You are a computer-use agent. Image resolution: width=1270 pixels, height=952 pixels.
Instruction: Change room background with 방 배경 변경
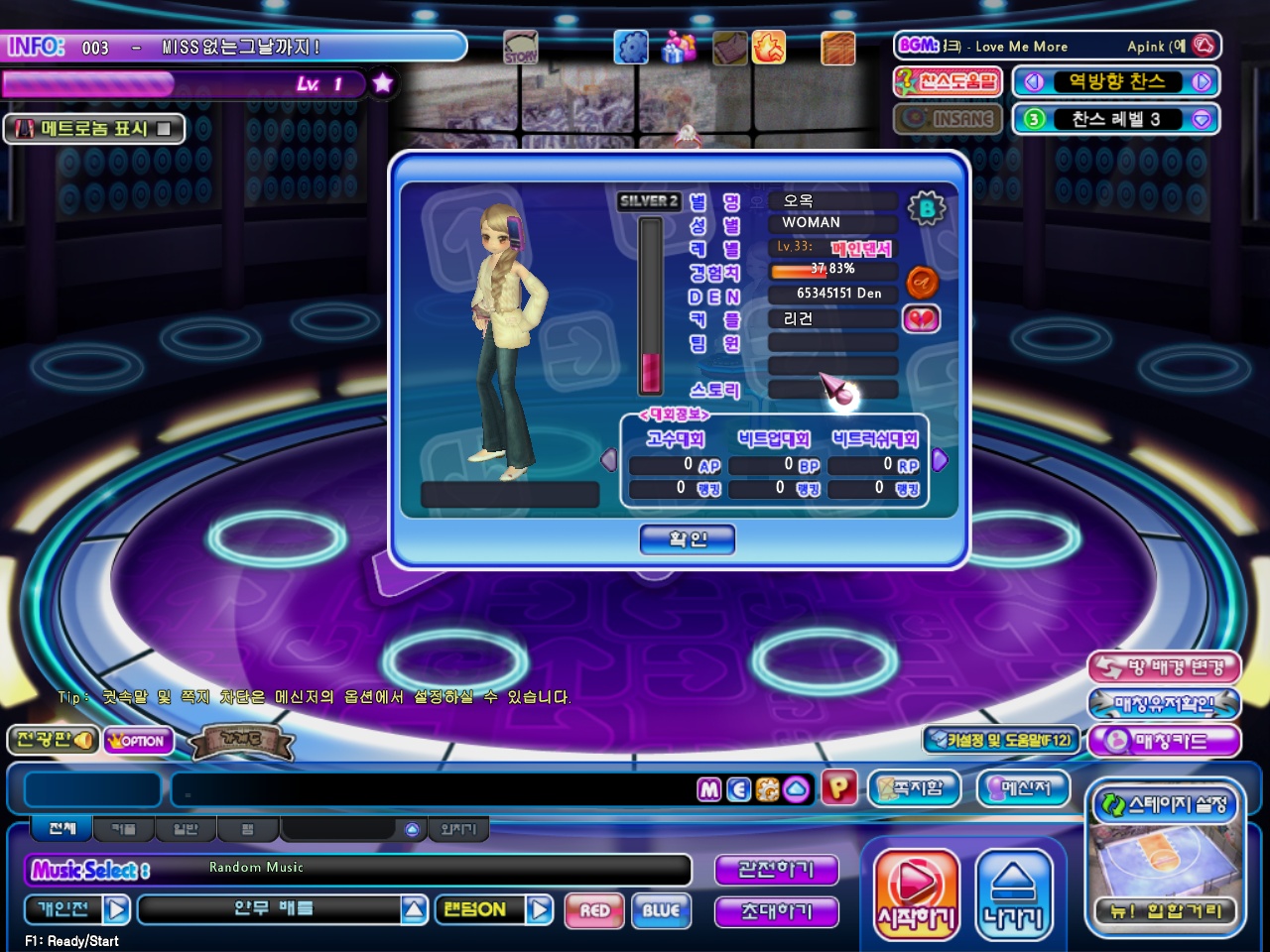(x=1164, y=667)
